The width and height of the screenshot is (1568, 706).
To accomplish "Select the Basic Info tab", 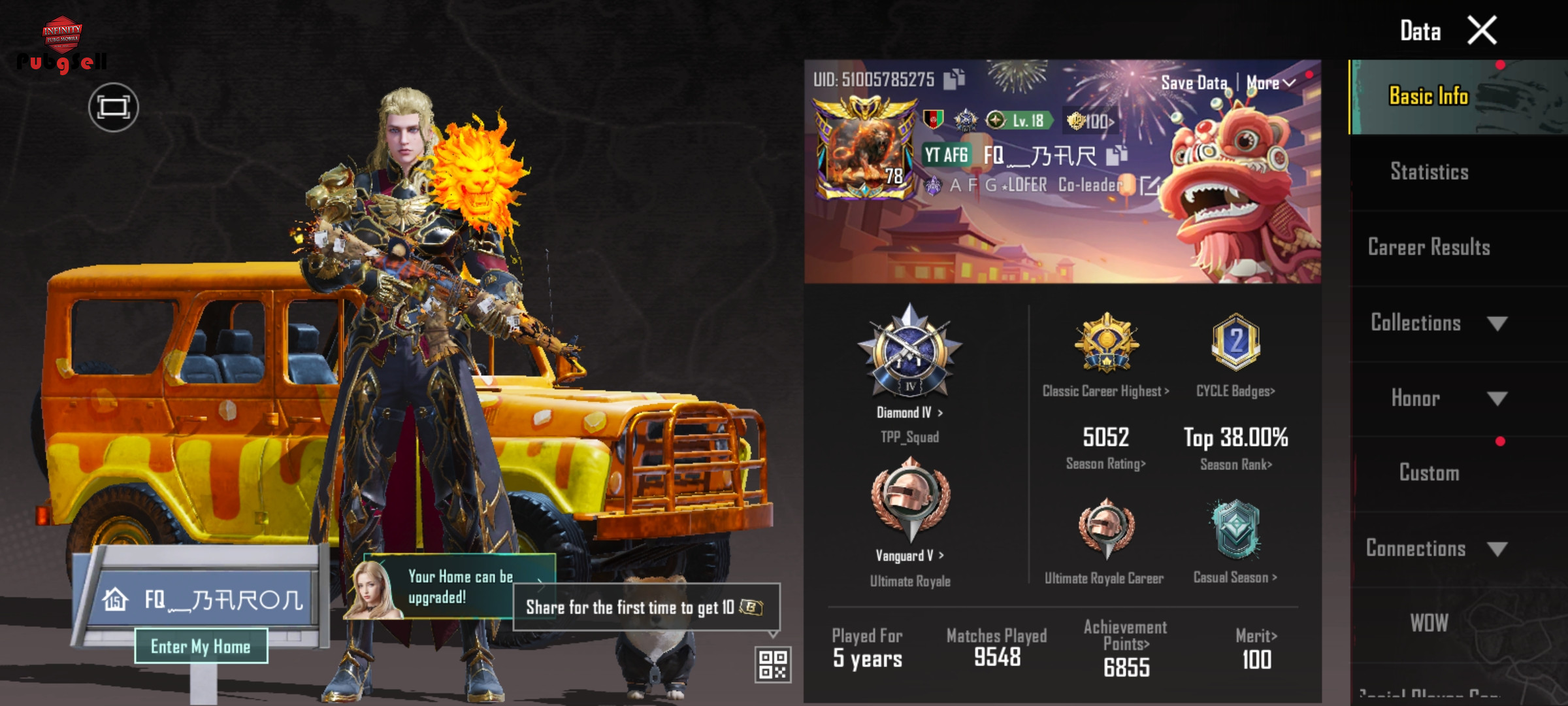I will click(x=1429, y=97).
